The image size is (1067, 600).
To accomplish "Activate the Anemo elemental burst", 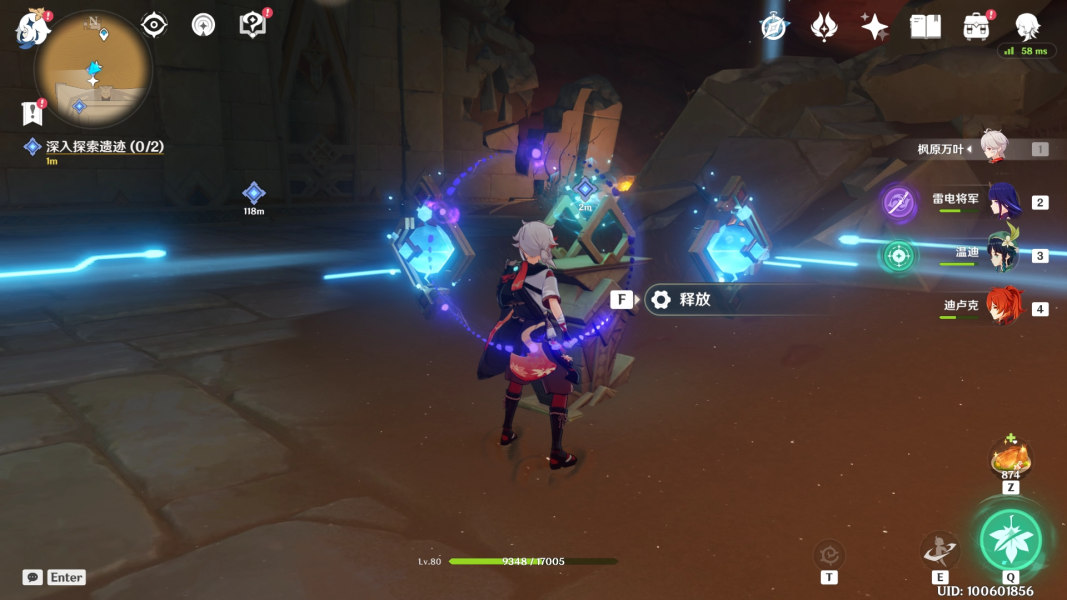I will click(x=1010, y=540).
